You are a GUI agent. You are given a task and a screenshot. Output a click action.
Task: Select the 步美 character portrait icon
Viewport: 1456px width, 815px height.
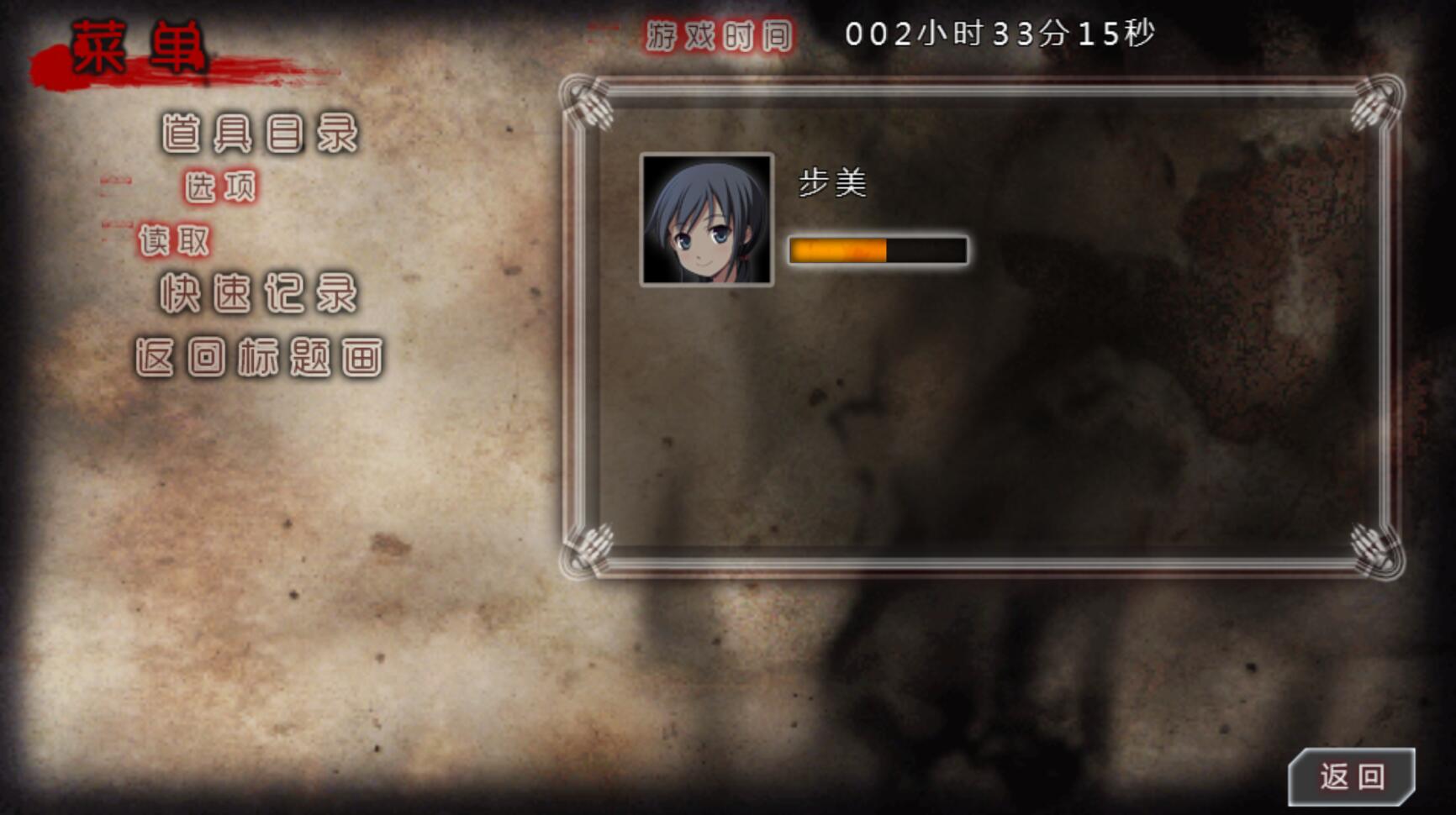pyautogui.click(x=709, y=220)
